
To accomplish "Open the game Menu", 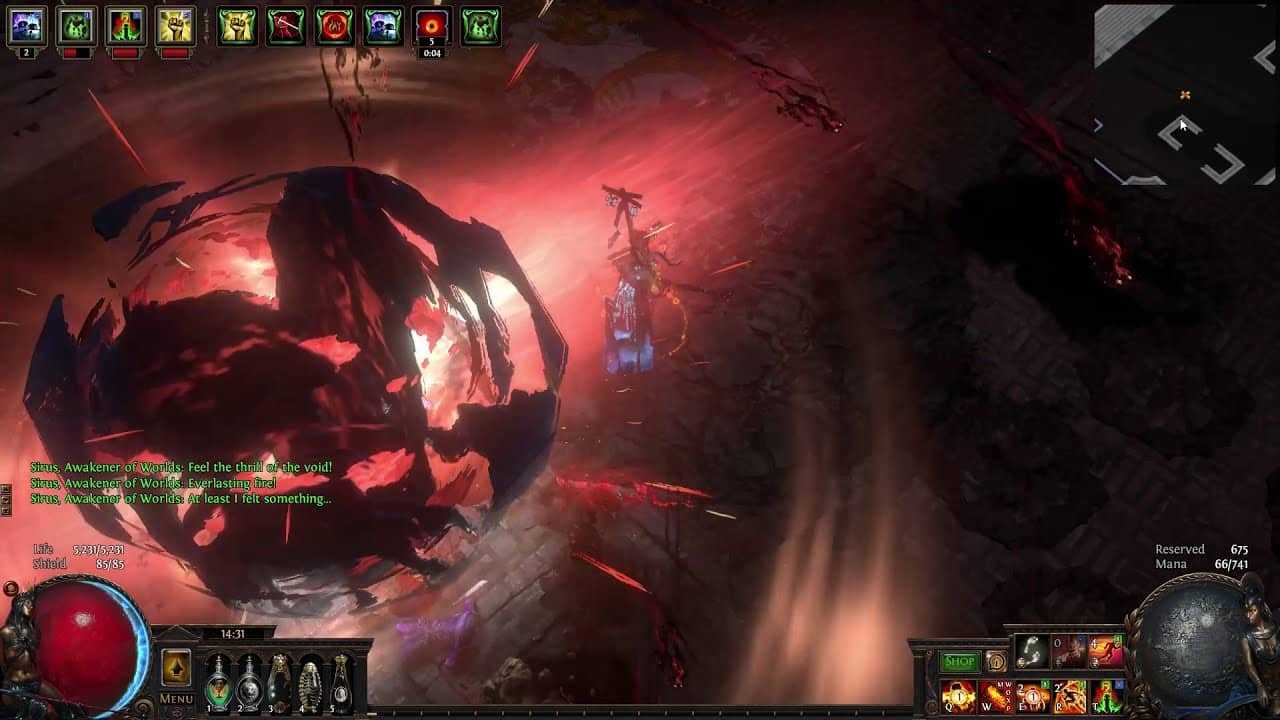I will click(176, 699).
